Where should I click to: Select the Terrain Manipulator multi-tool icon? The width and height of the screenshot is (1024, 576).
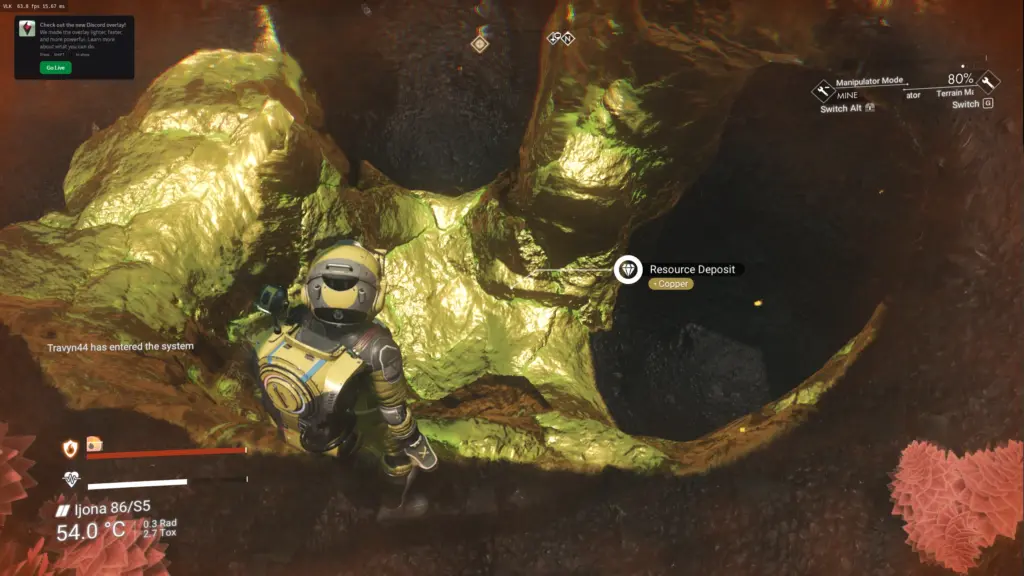(988, 82)
